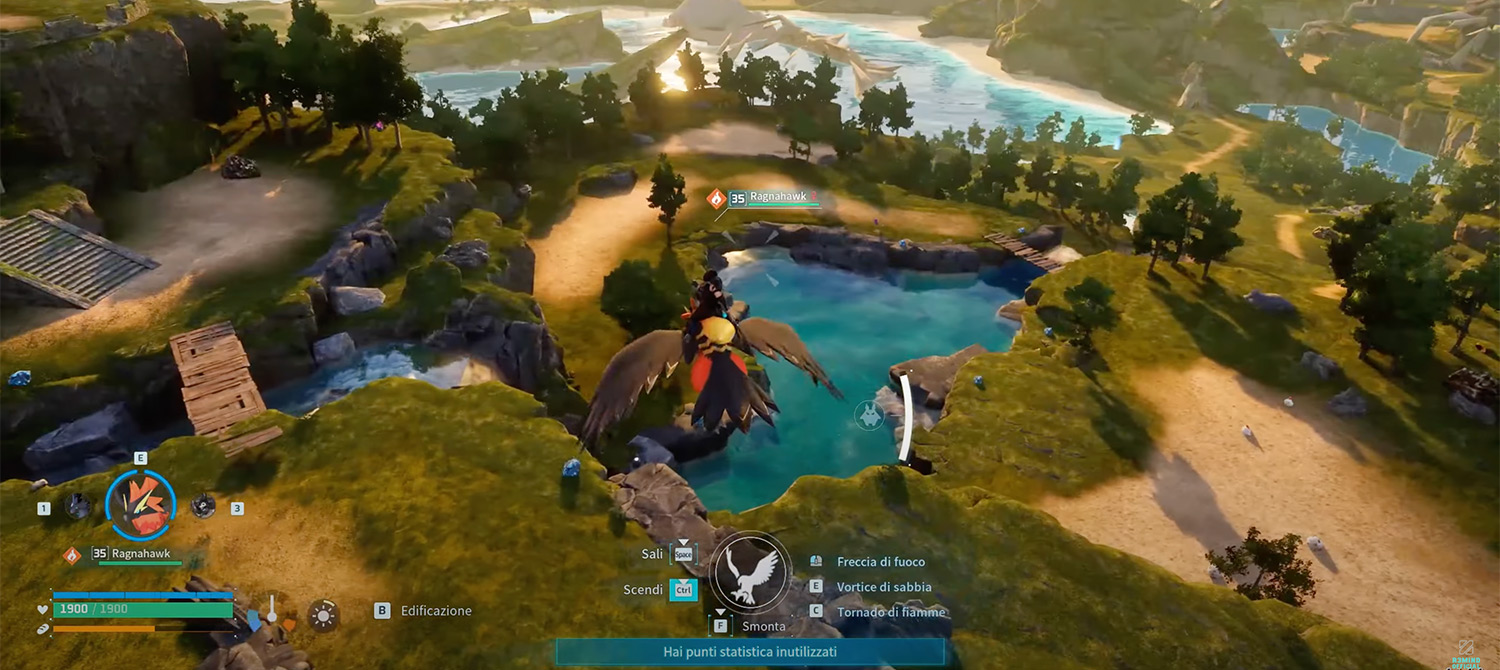Viewport: 1500px width, 670px height.
Task: Open the unused stat points notification banner
Action: pos(749,652)
